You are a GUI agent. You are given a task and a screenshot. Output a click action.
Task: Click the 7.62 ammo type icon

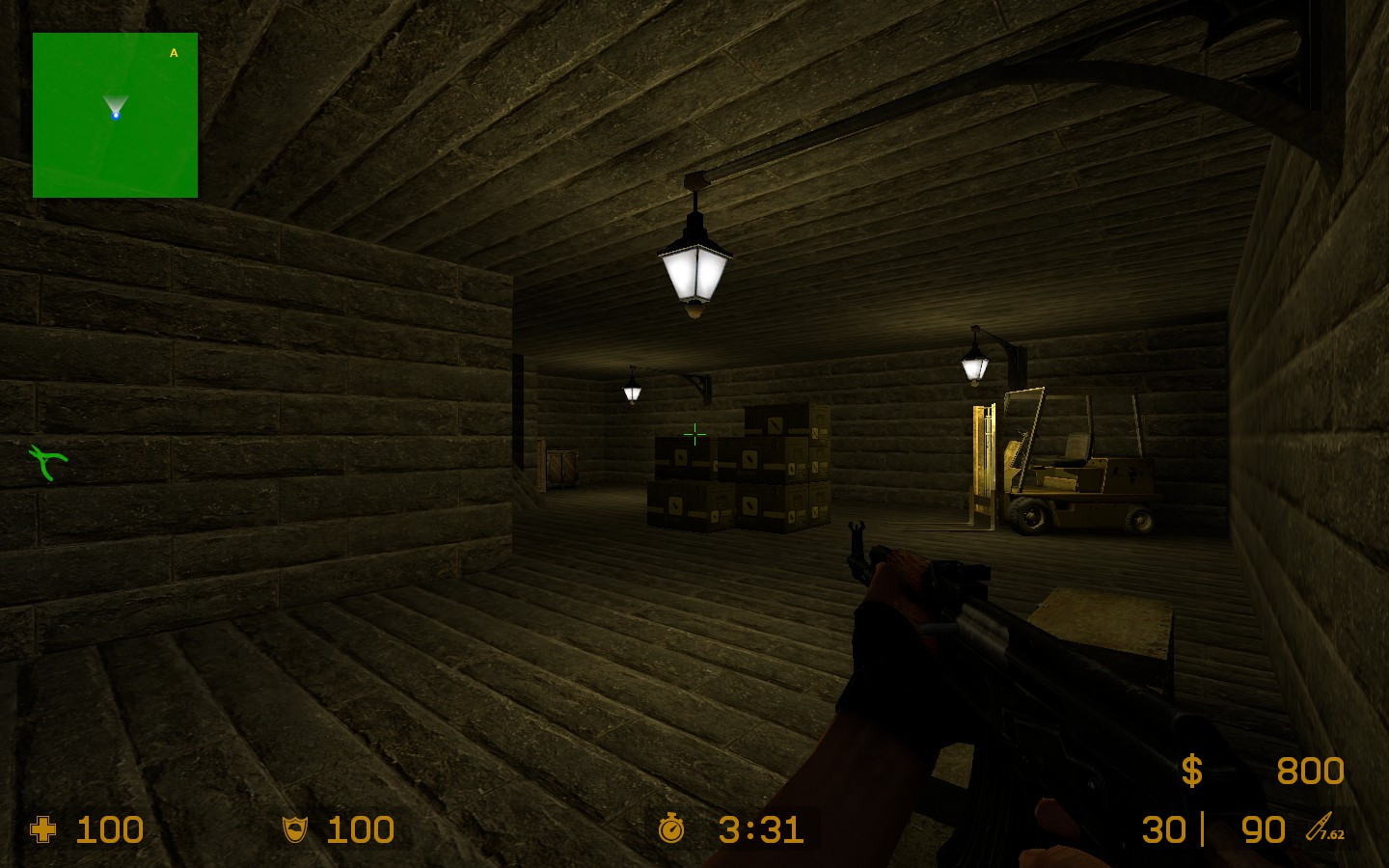[x=1325, y=828]
